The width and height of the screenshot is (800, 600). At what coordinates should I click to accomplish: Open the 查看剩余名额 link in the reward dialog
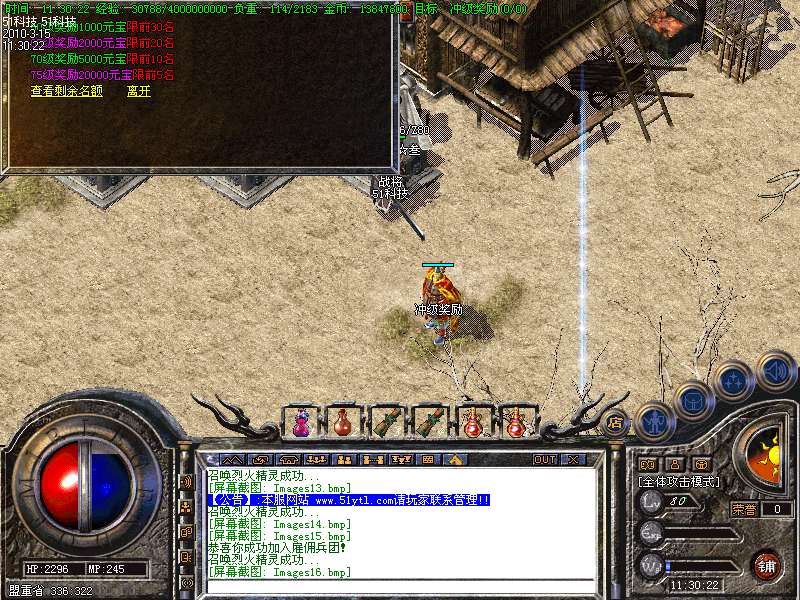click(x=66, y=91)
